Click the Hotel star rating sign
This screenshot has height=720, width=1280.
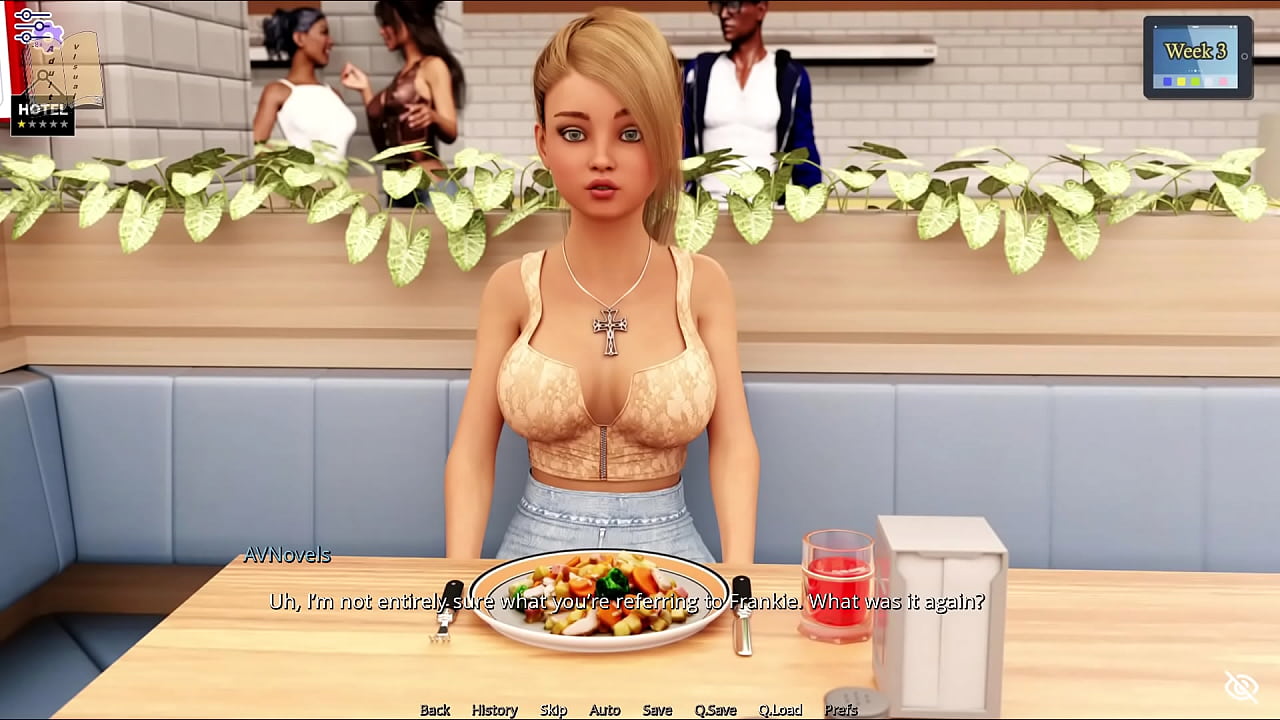(x=42, y=116)
